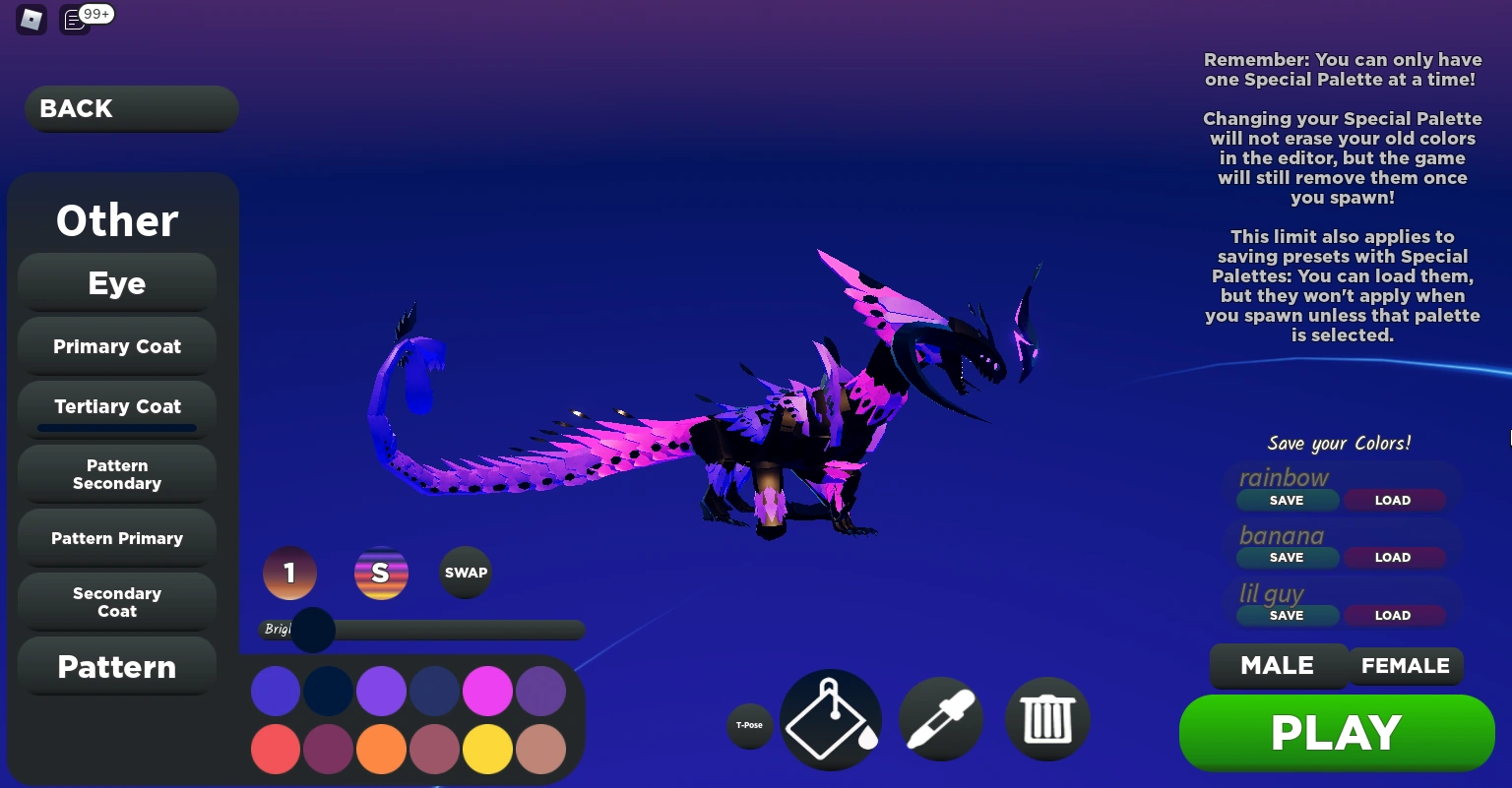1512x788 pixels.
Task: Enable the SWAP color option
Action: [465, 573]
